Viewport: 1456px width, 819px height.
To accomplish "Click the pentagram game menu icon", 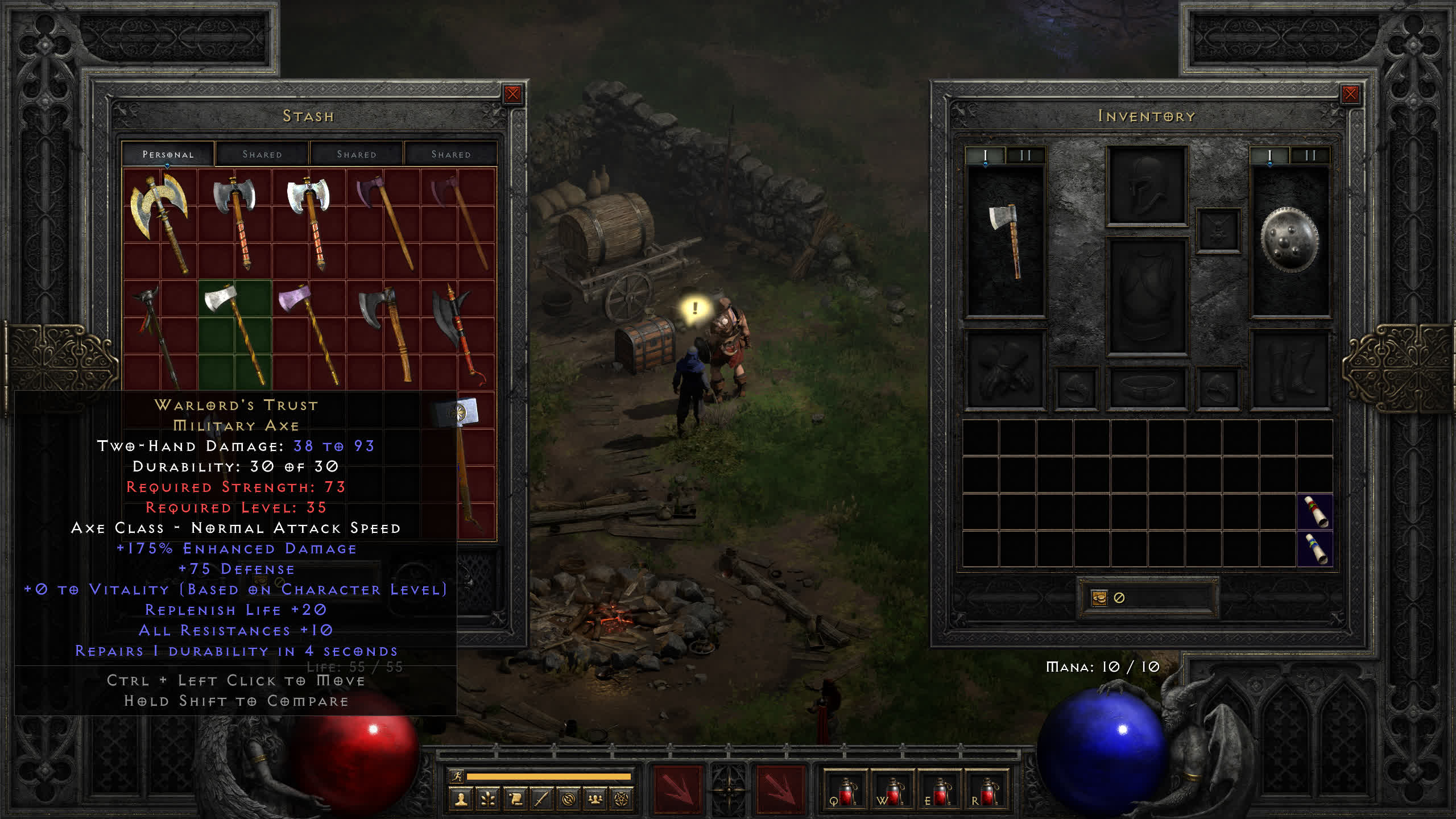I will pyautogui.click(x=622, y=800).
